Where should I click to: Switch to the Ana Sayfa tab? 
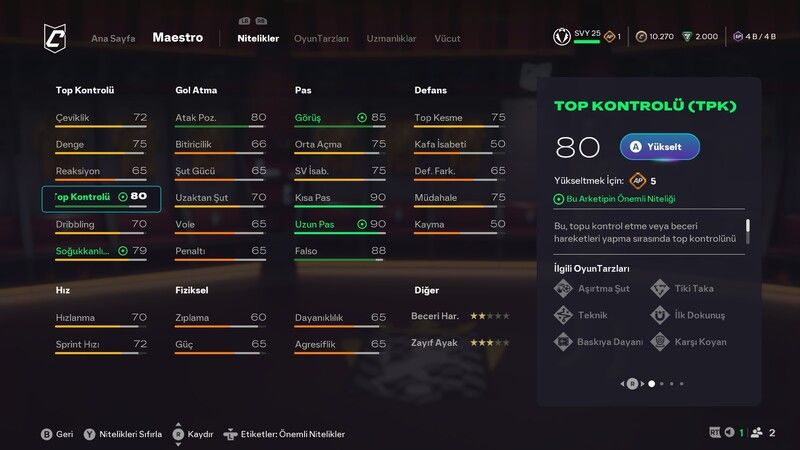(x=113, y=38)
